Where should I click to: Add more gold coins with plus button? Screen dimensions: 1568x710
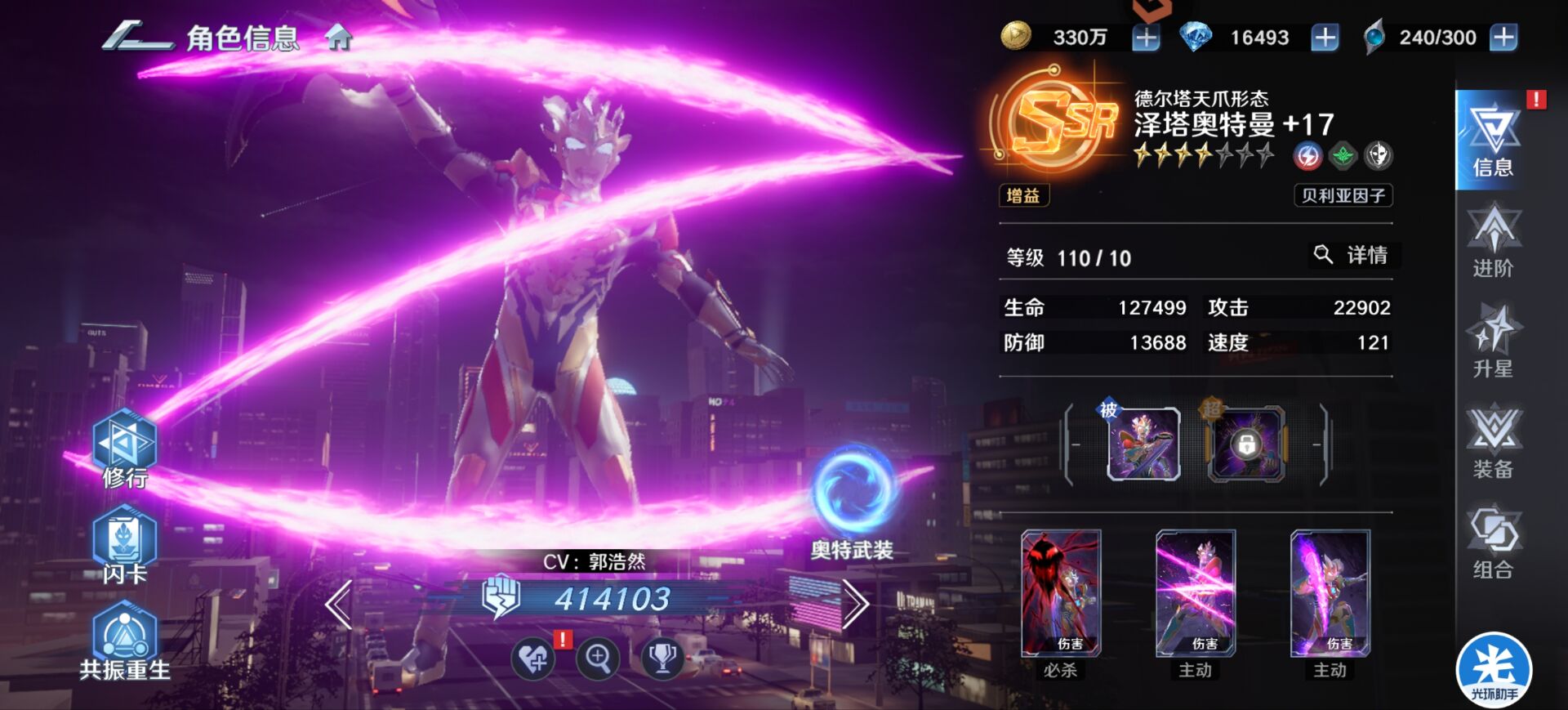click(x=1146, y=38)
